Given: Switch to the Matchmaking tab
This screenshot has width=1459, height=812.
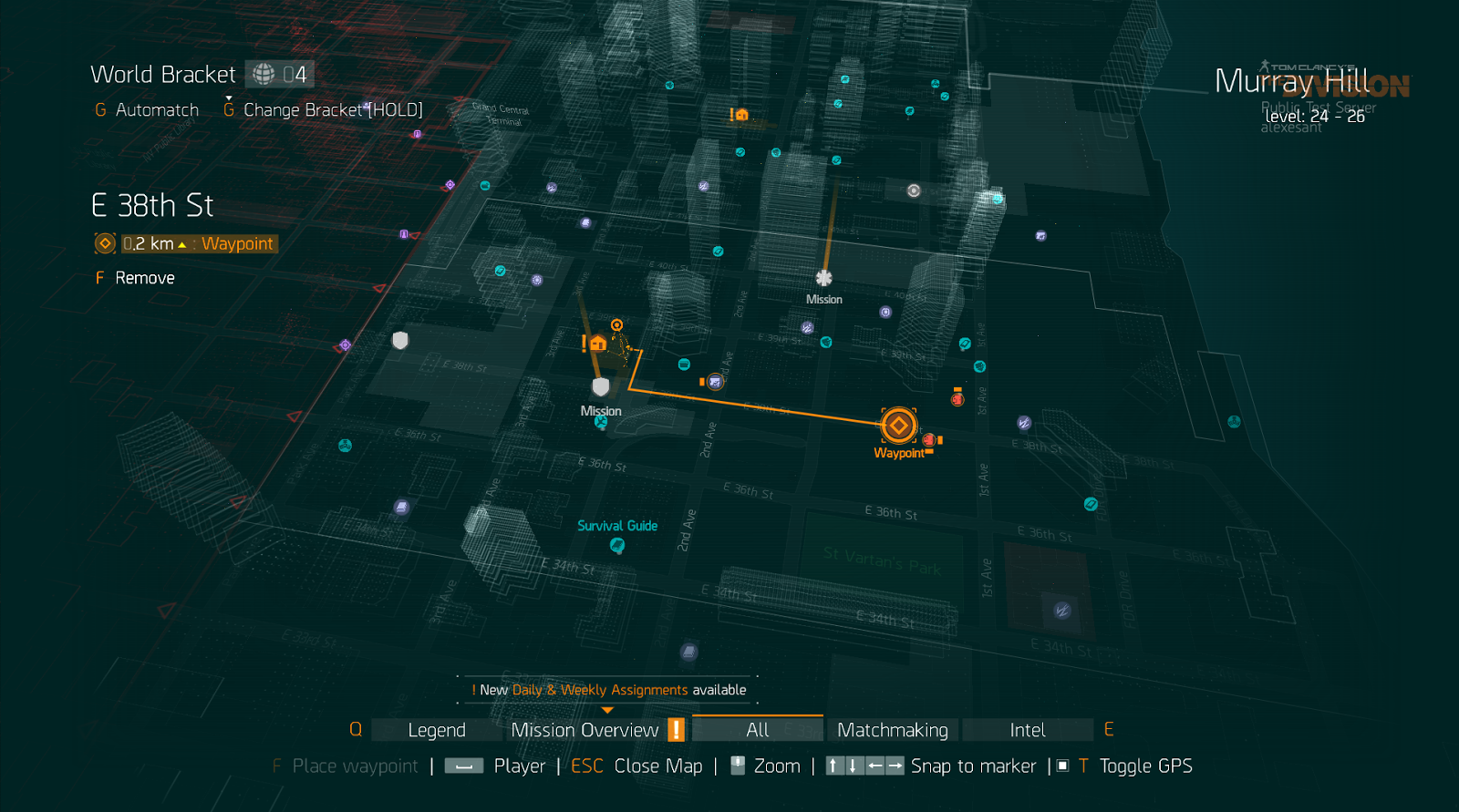Looking at the screenshot, I should pyautogui.click(x=893, y=729).
